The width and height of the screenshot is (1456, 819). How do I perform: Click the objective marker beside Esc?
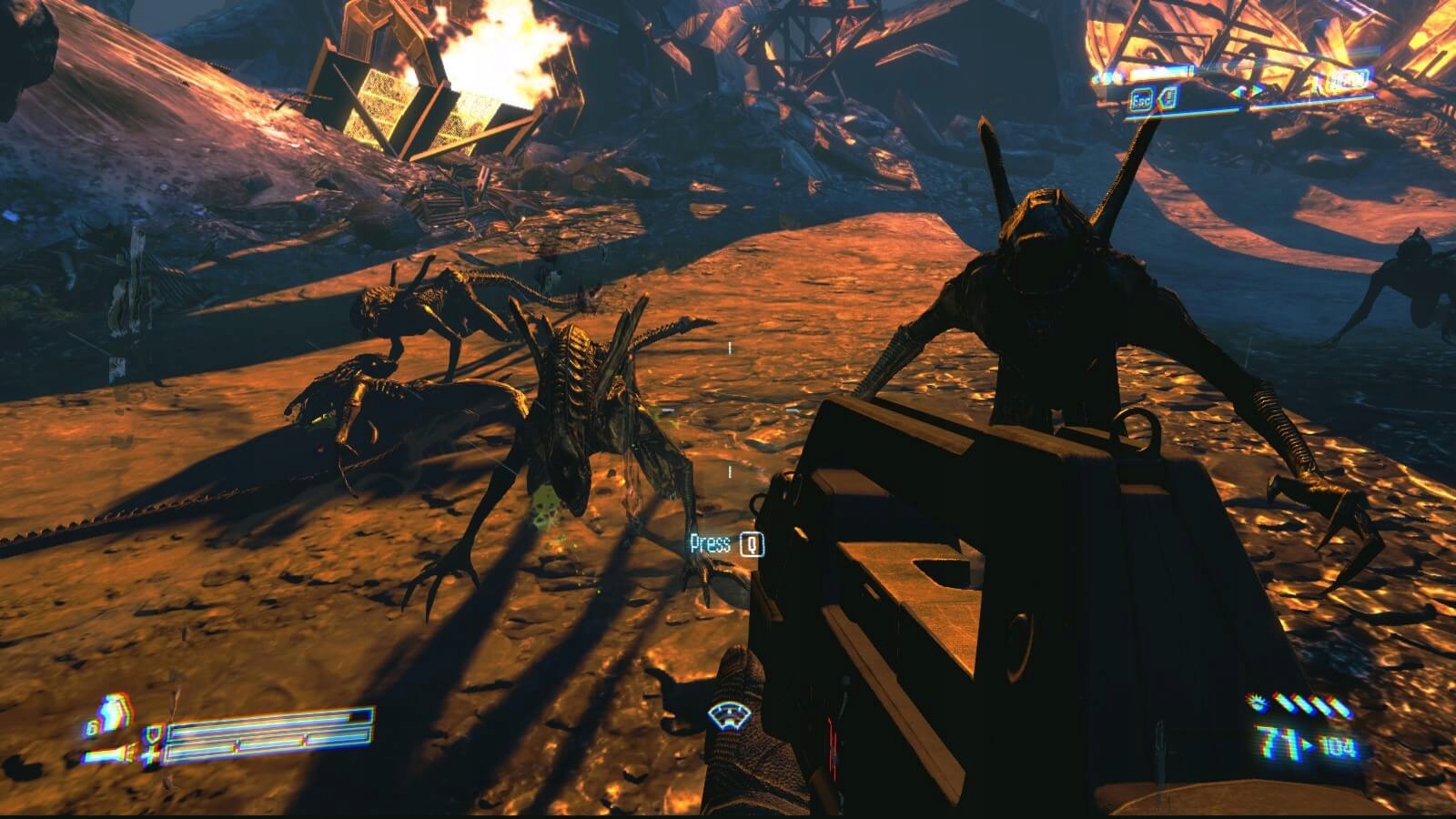tap(1168, 97)
